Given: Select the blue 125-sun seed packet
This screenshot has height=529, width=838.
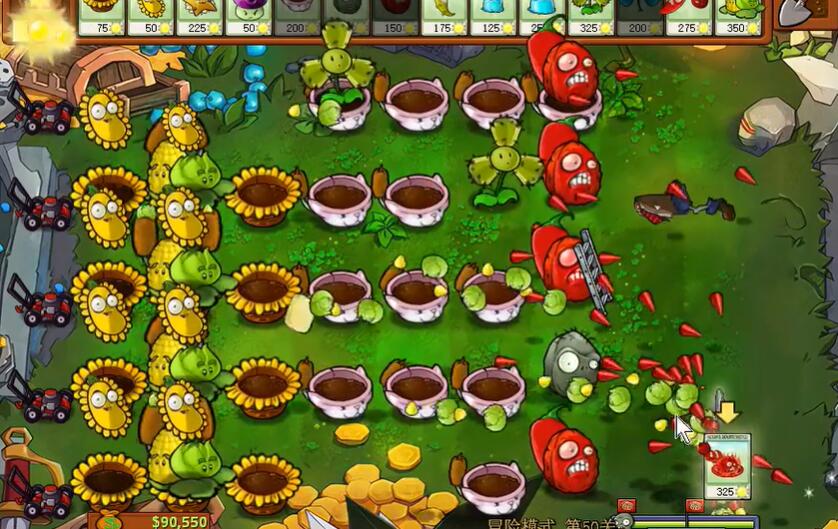Looking at the screenshot, I should click(x=493, y=16).
